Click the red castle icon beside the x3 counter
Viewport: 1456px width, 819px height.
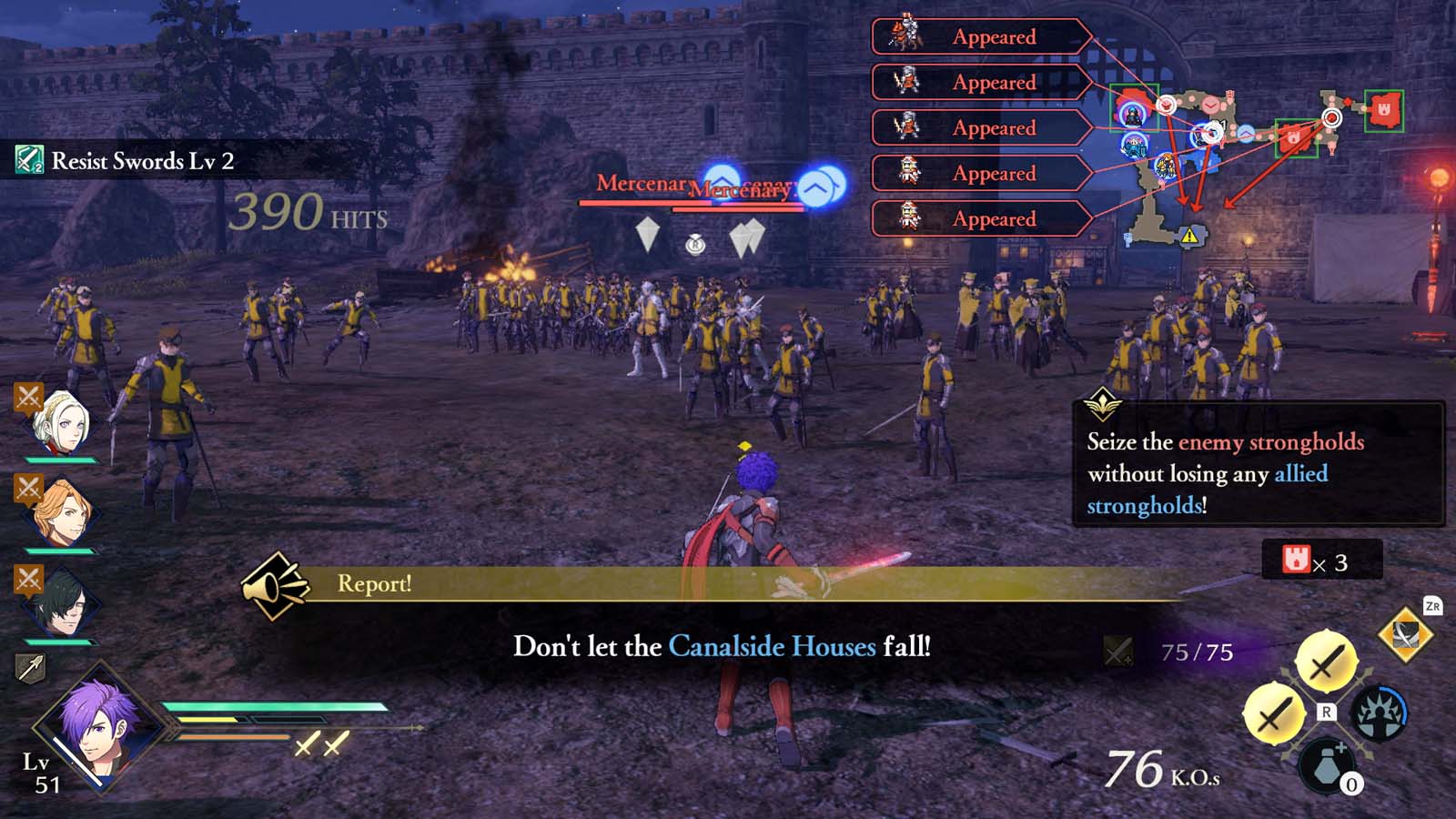click(x=1296, y=561)
